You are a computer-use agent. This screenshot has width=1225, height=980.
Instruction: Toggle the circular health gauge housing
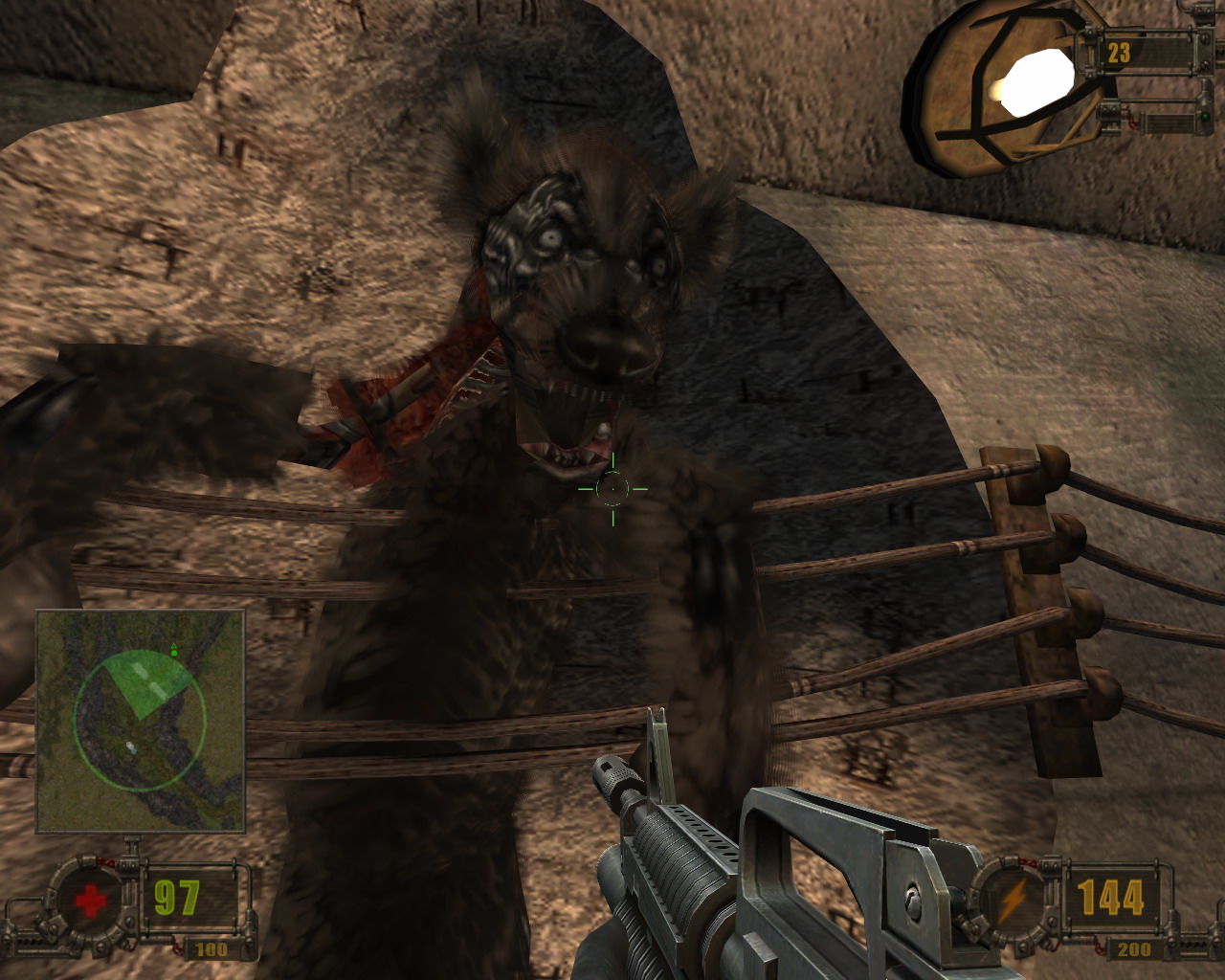tap(91, 900)
